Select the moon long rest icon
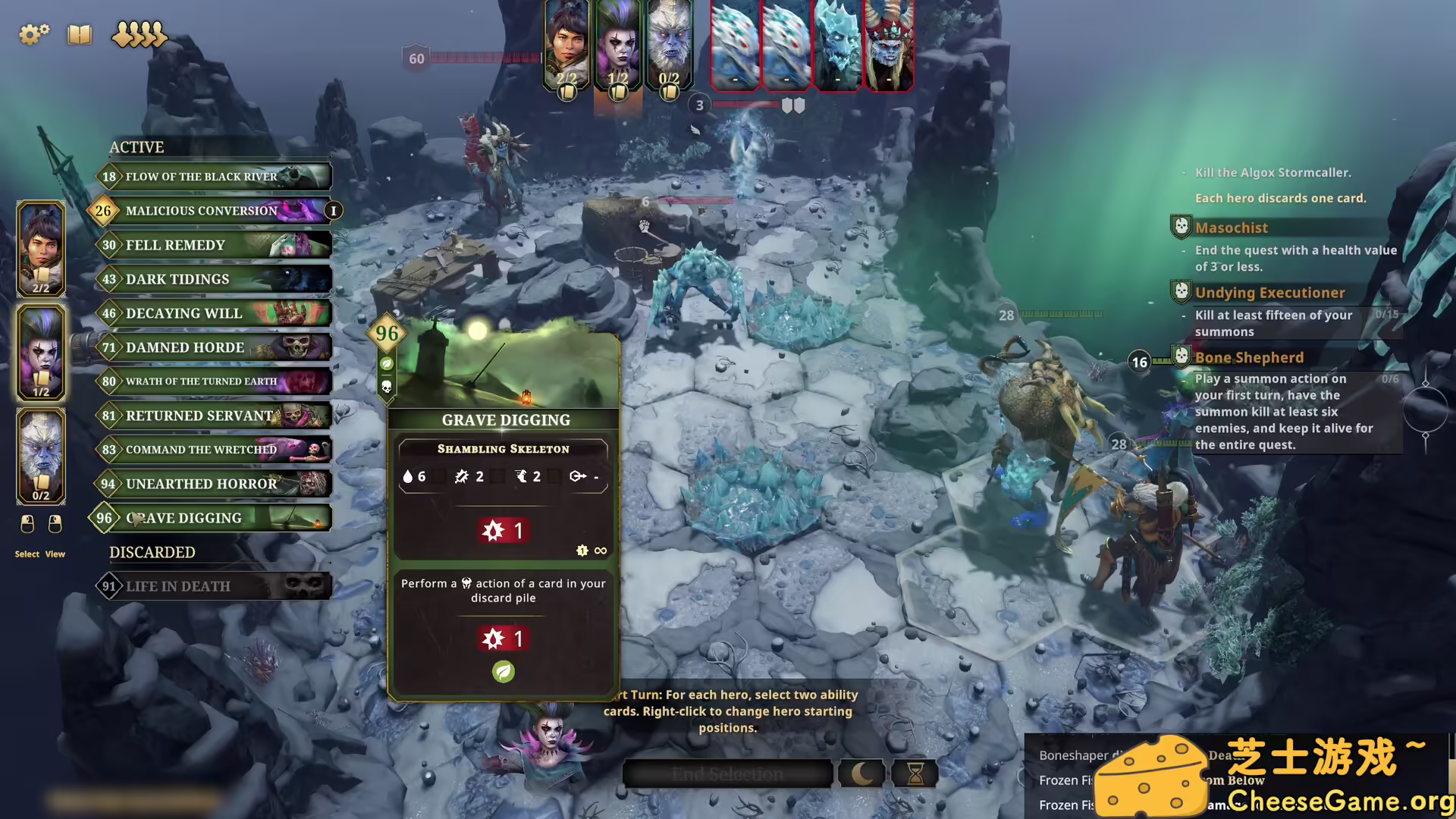This screenshot has height=819, width=1456. (861, 773)
